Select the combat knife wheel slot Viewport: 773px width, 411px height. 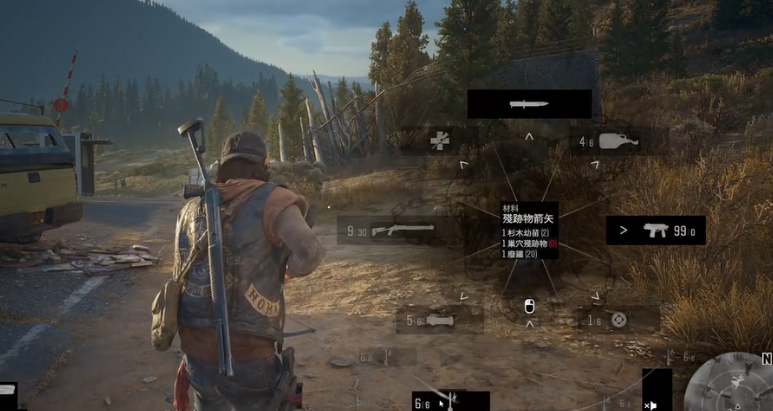529,104
